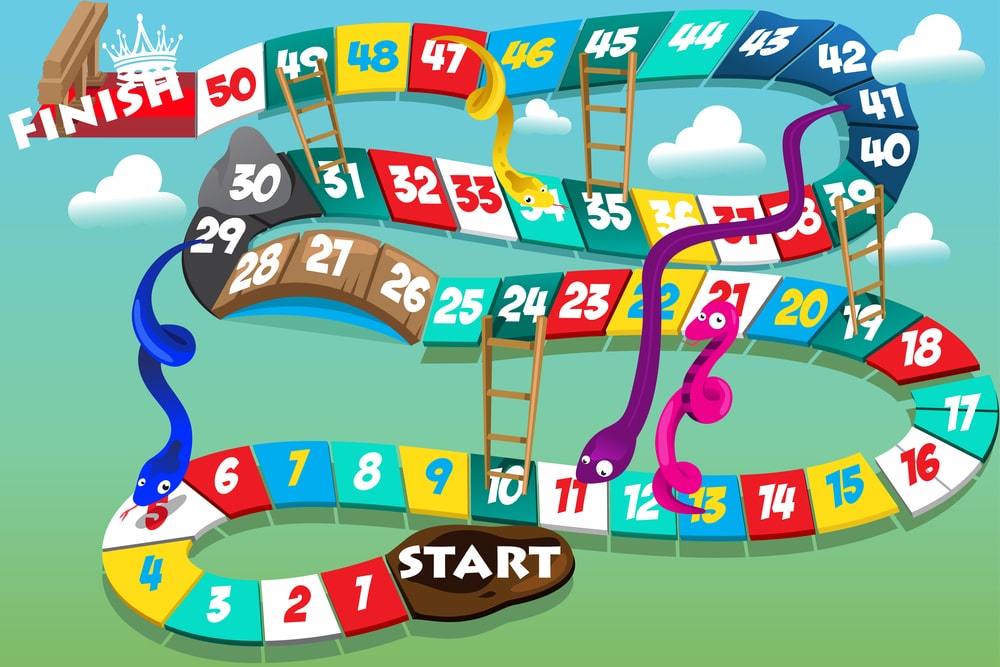Select the white tile numbered 50
Screen dimensions: 1000x667
pyautogui.click(x=231, y=88)
